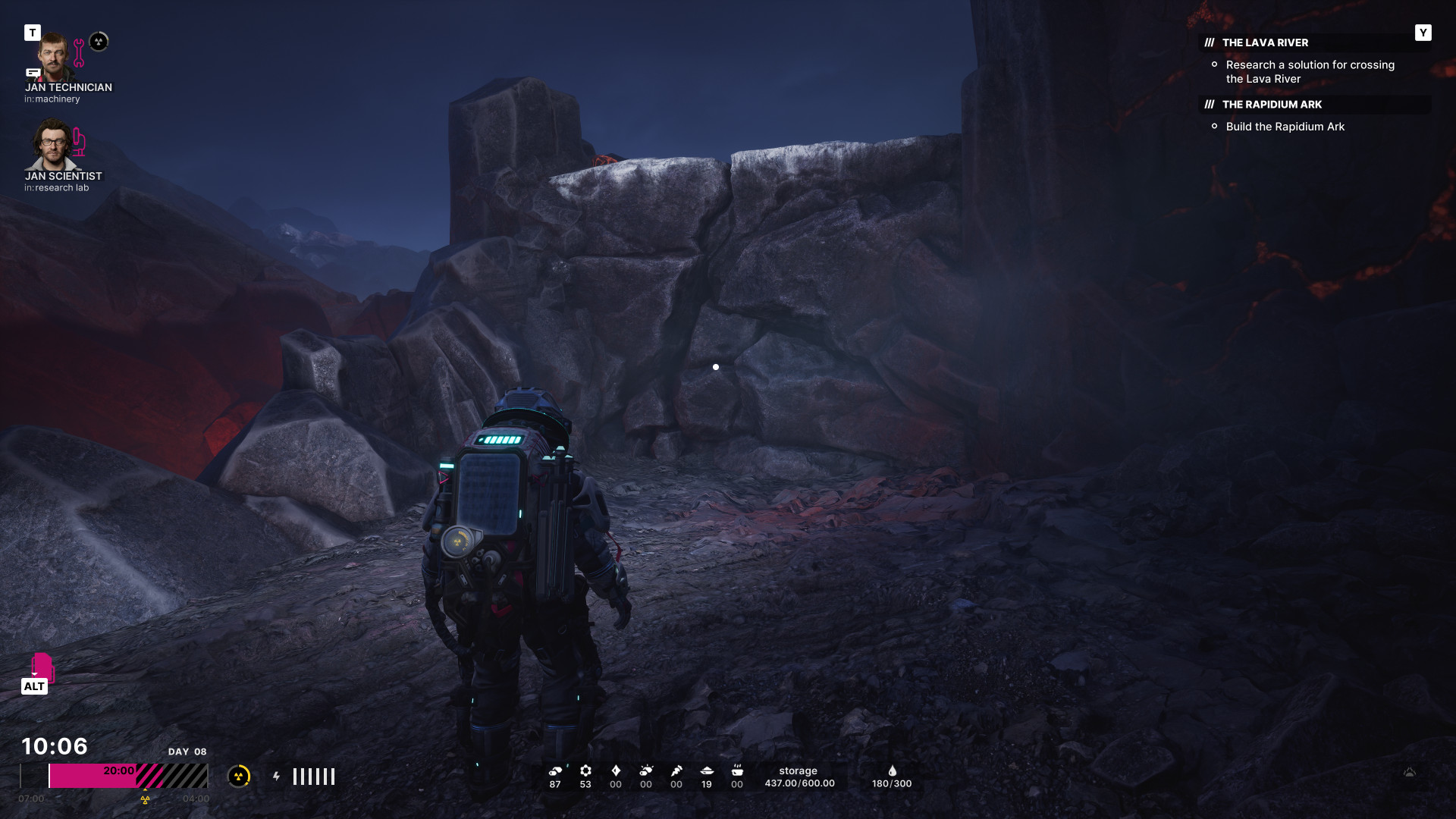Click the storage capacity indicator
The height and width of the screenshot is (819, 1456).
(x=799, y=777)
